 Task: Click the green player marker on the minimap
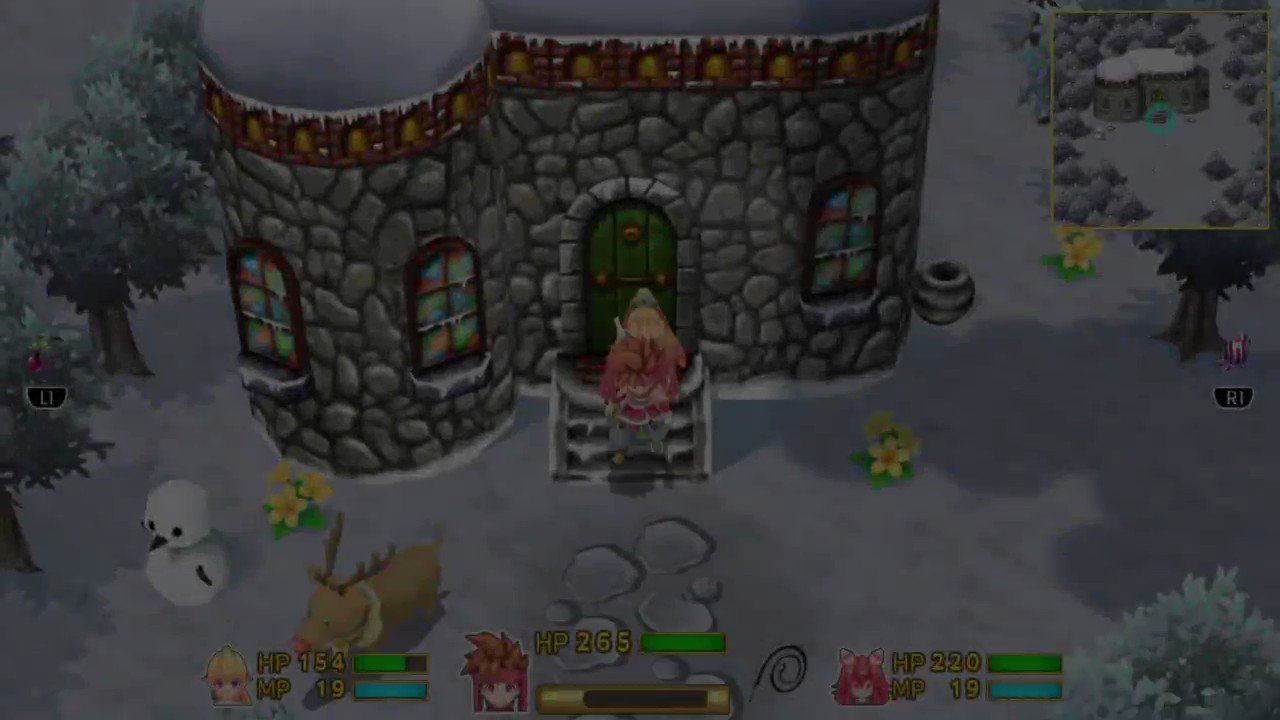1159,120
